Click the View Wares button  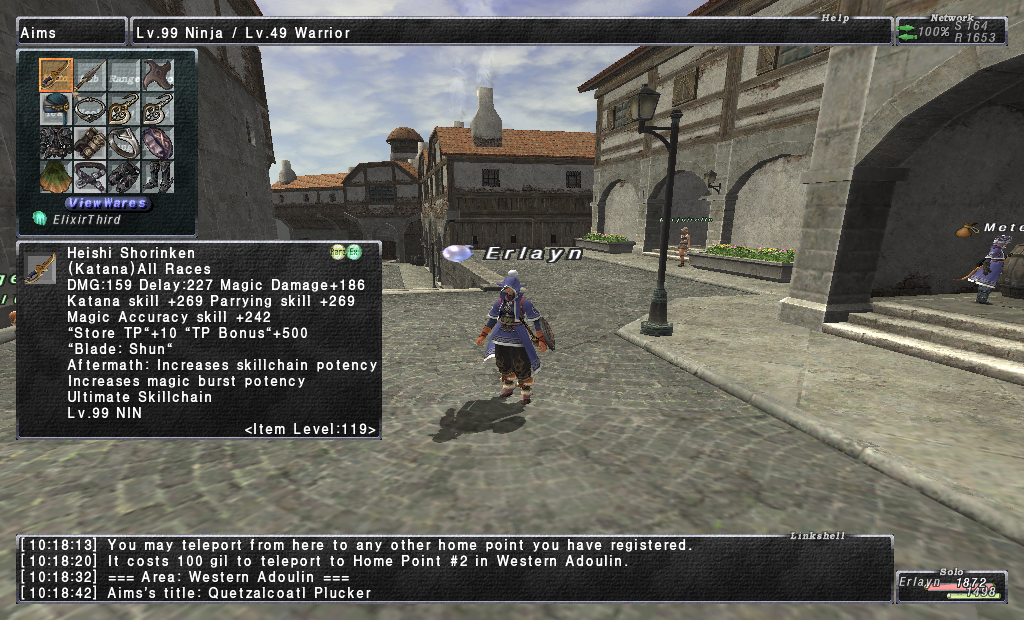[x=108, y=203]
